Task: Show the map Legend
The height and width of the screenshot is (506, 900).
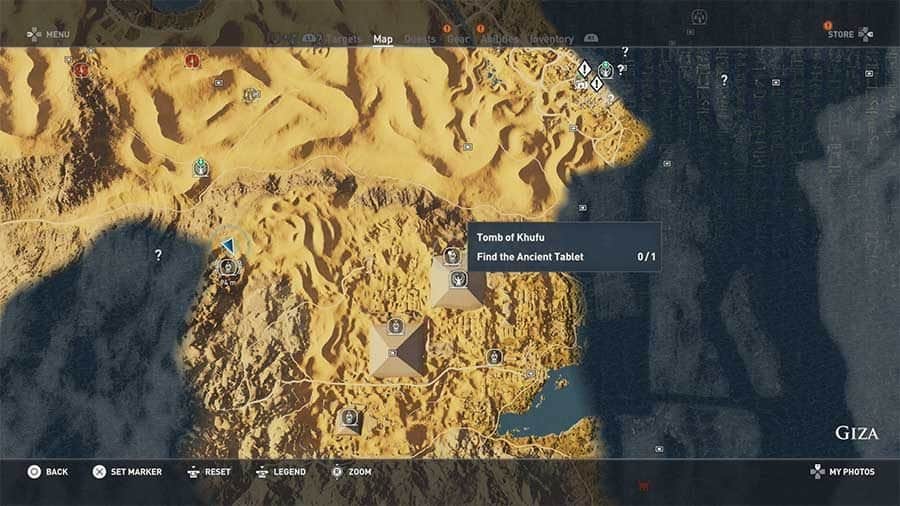Action: [280, 472]
